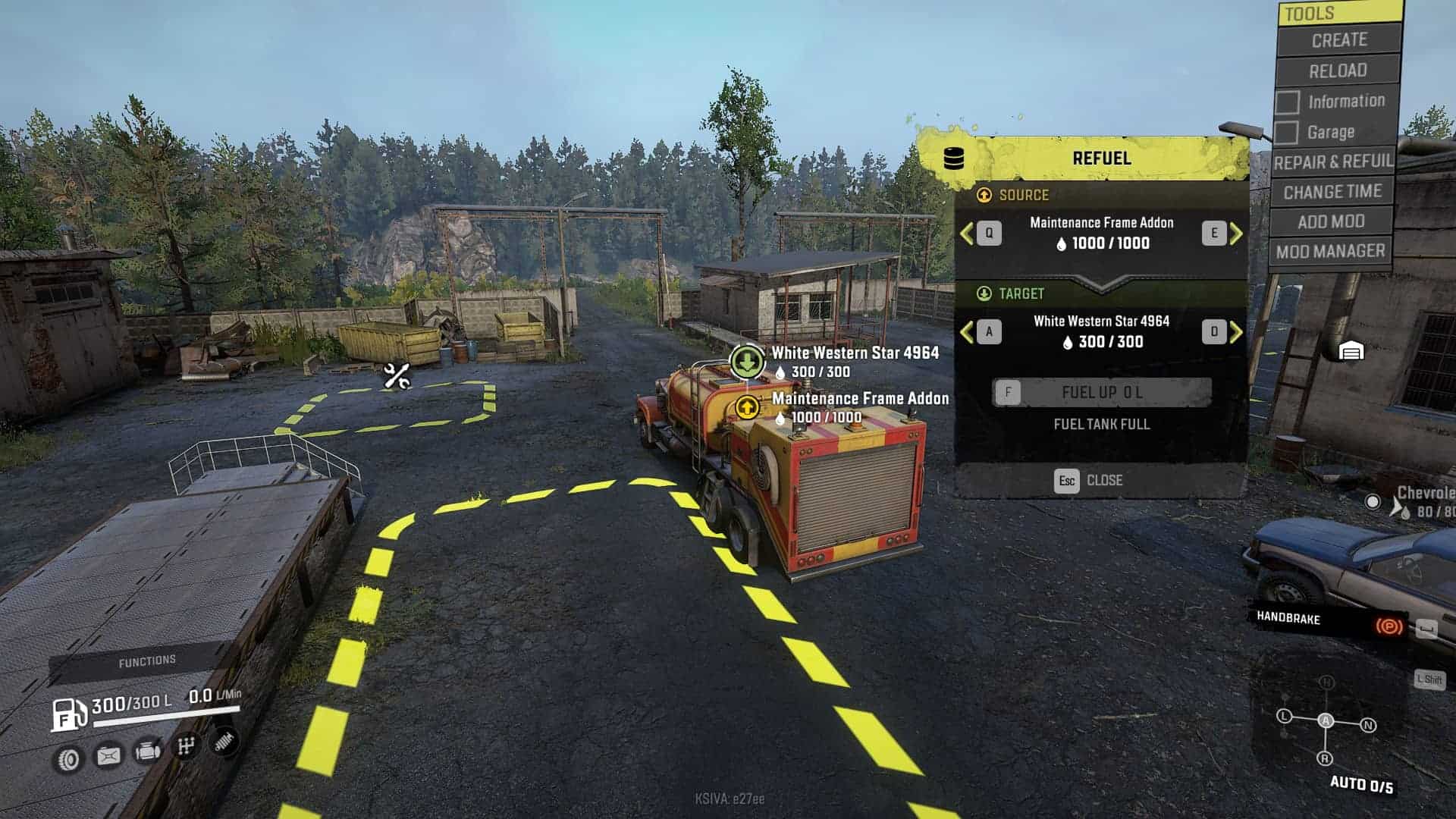Close the Refuel panel
Screen dimensions: 1456x819
coord(1089,480)
